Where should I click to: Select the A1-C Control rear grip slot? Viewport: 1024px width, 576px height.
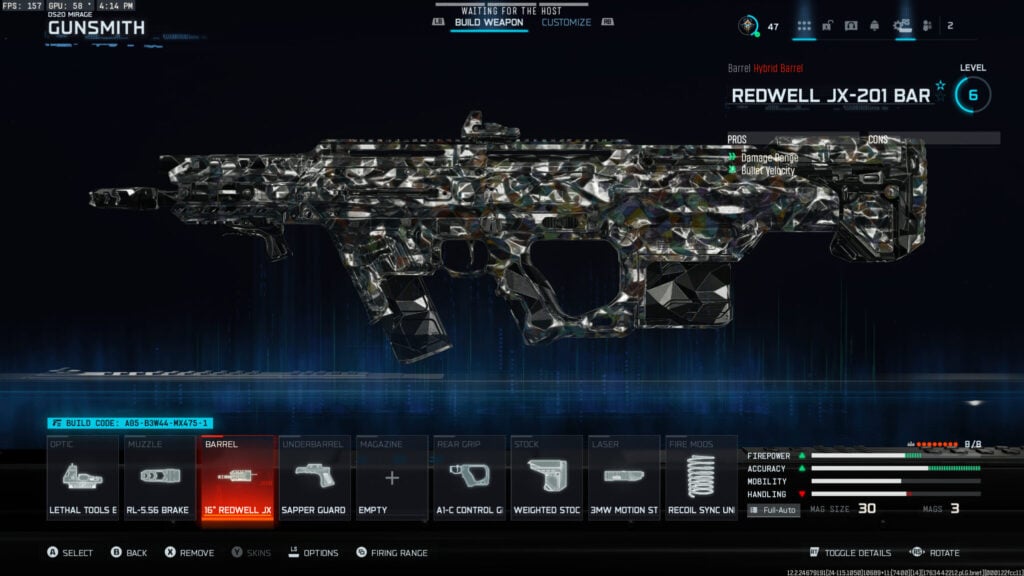coord(469,478)
